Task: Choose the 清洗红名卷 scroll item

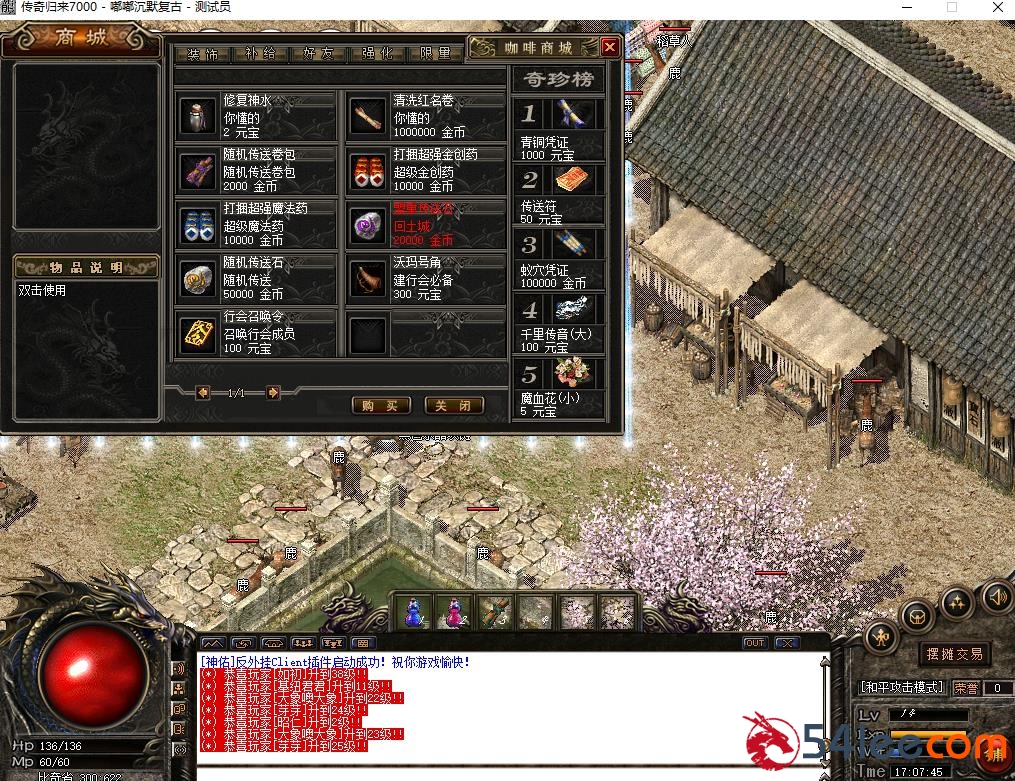Action: click(426, 116)
